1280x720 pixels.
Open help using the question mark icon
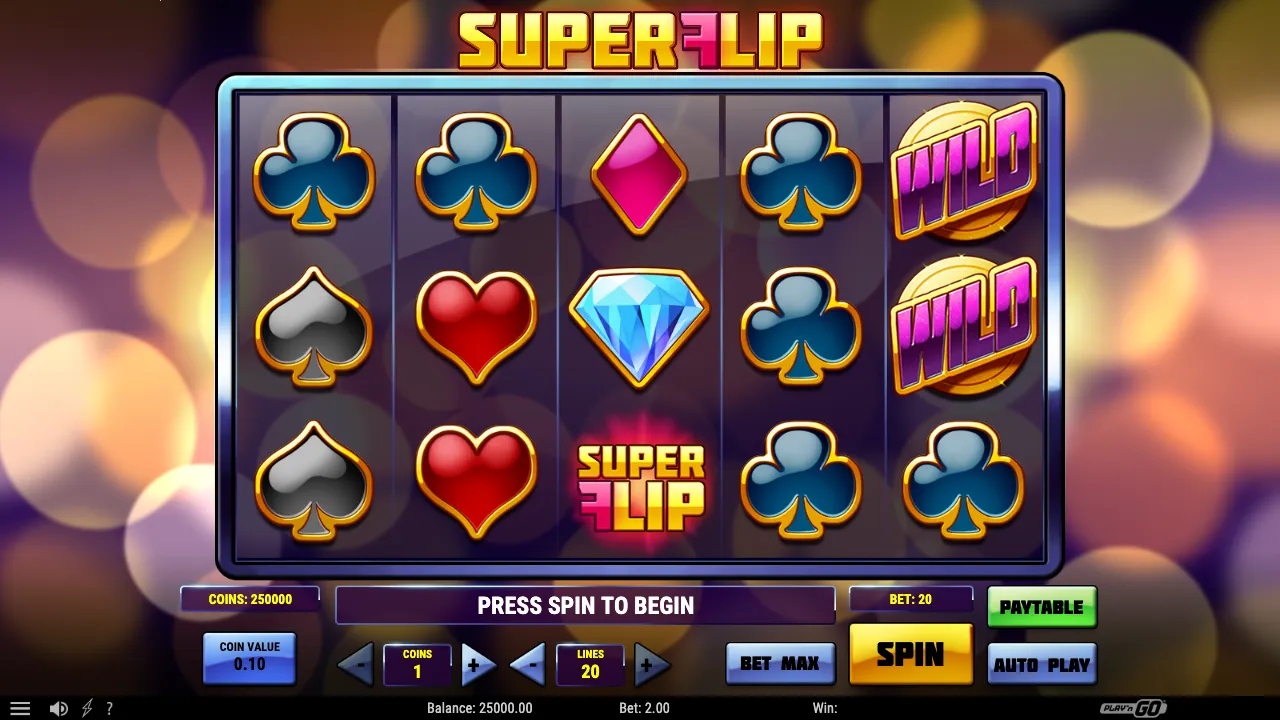point(110,708)
